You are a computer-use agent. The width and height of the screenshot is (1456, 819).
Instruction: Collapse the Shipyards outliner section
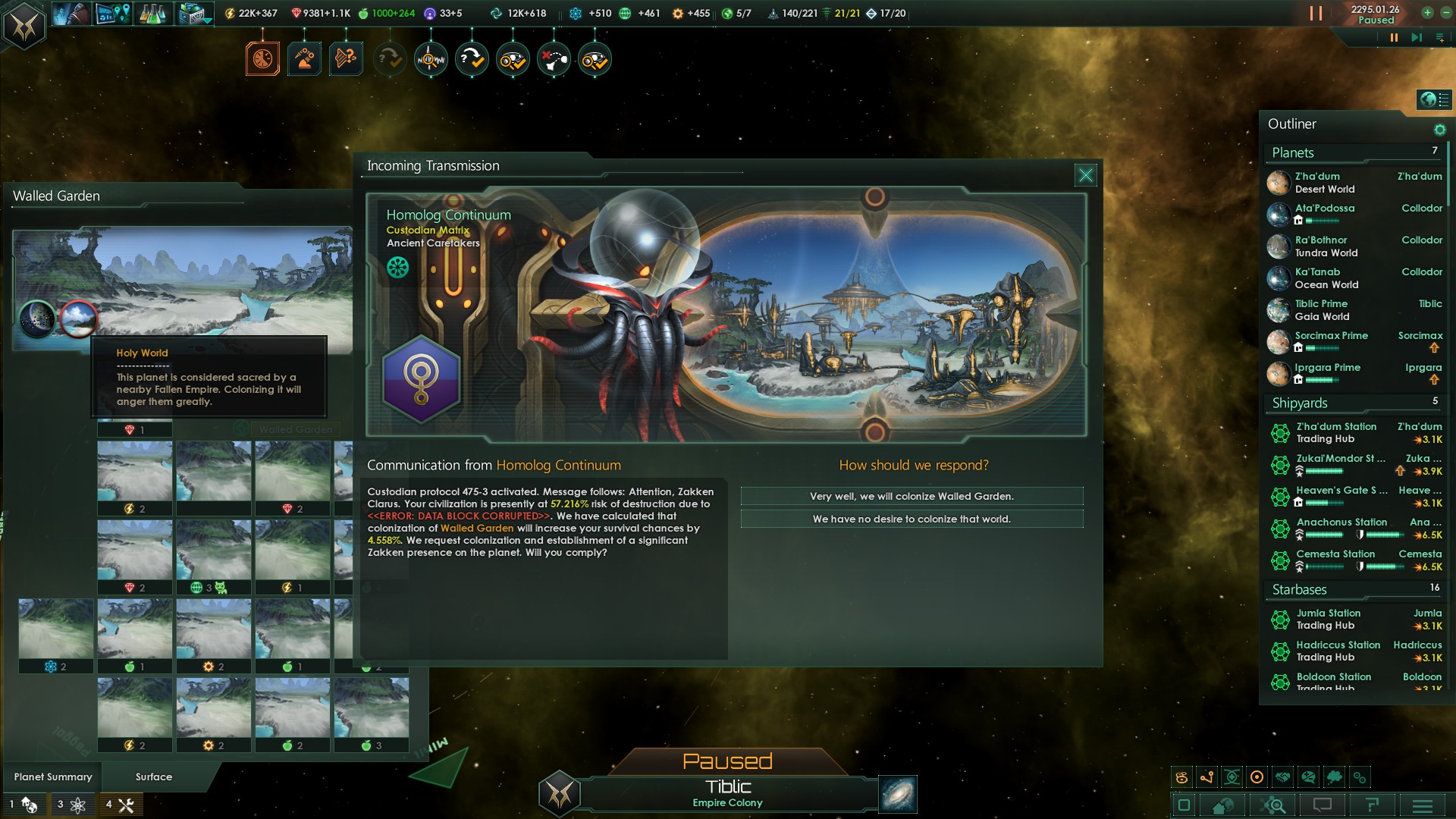pos(1300,403)
